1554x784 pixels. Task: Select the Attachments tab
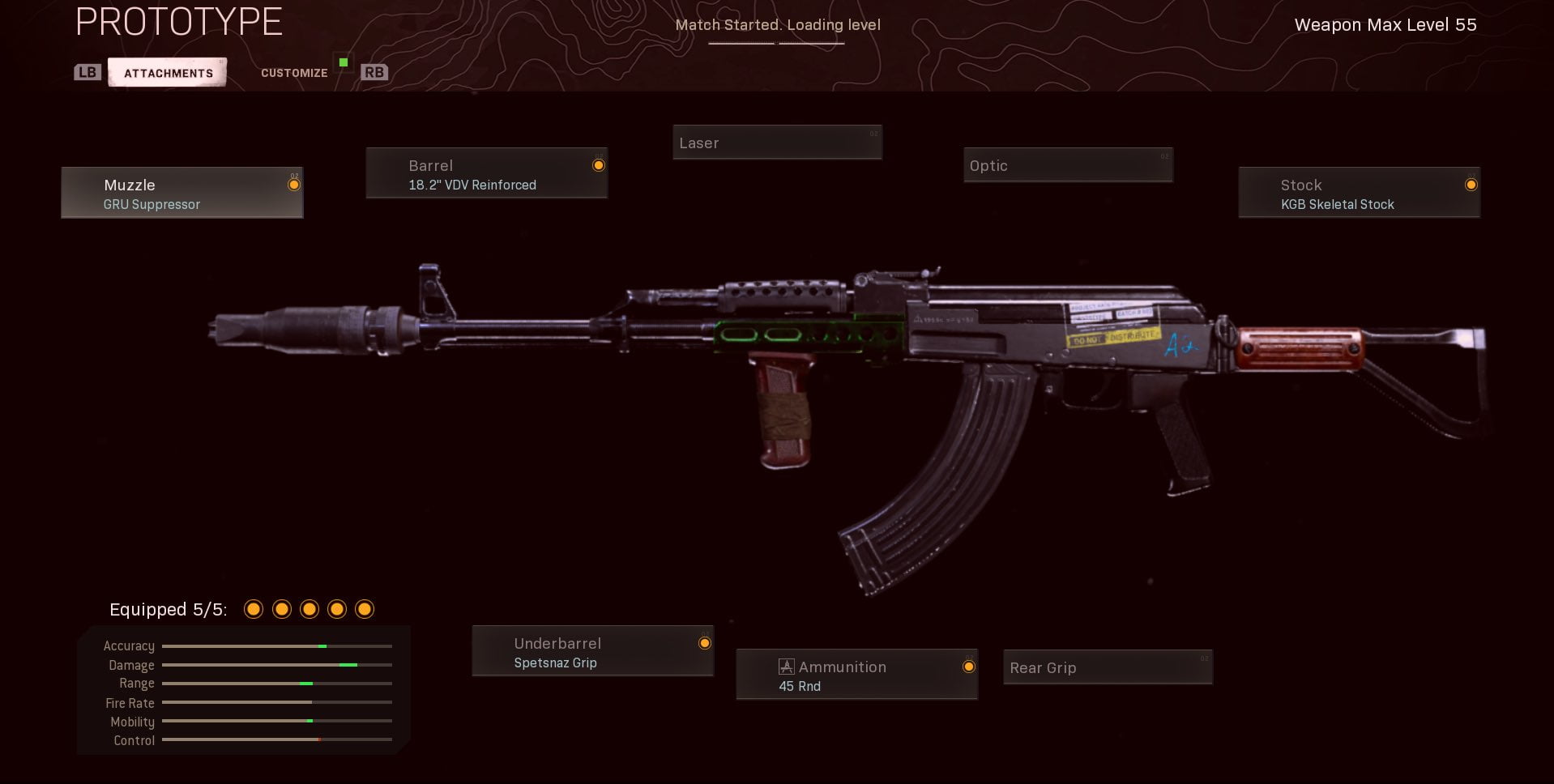pos(167,71)
